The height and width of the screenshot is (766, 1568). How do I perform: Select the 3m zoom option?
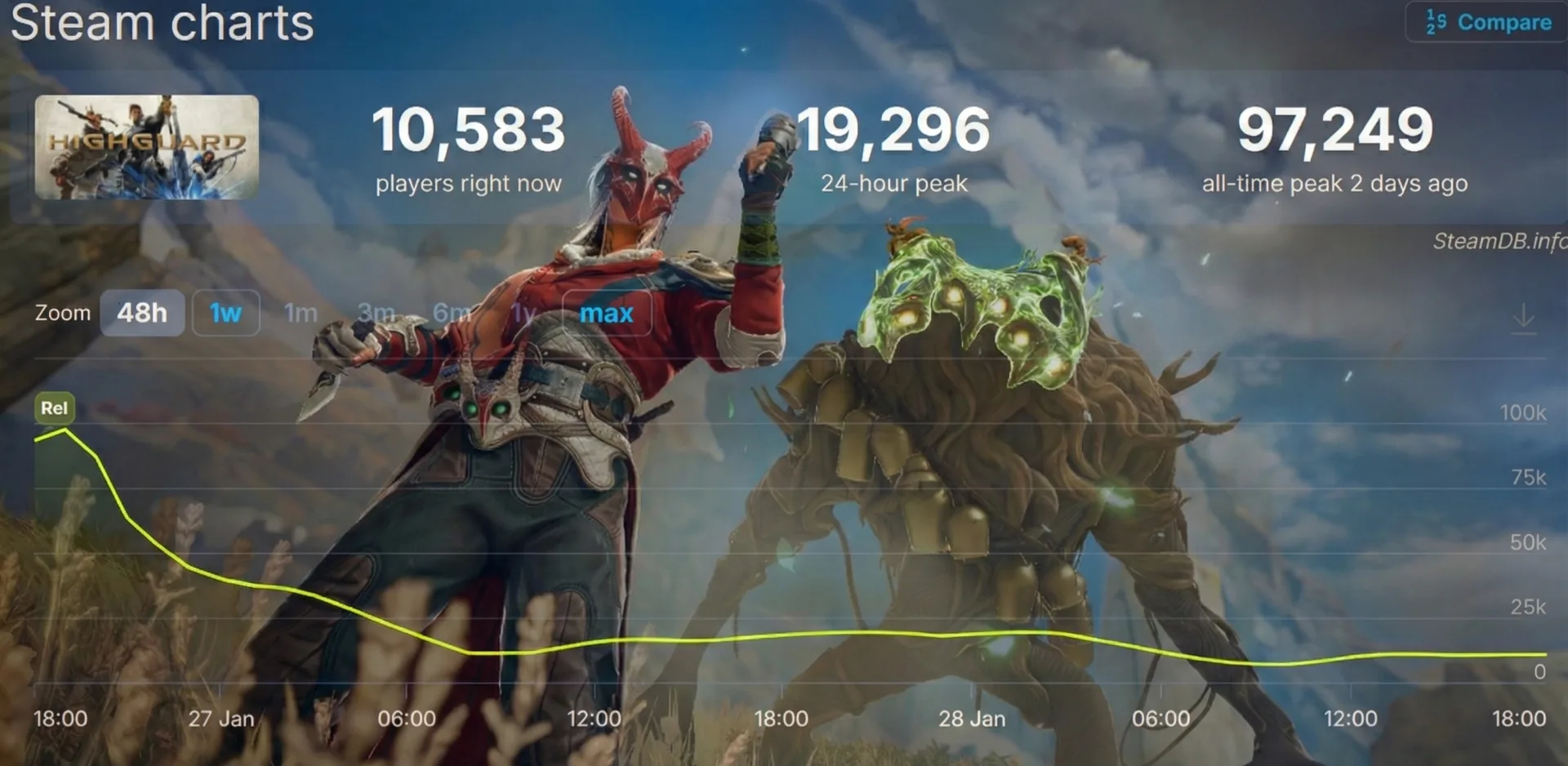tap(377, 313)
